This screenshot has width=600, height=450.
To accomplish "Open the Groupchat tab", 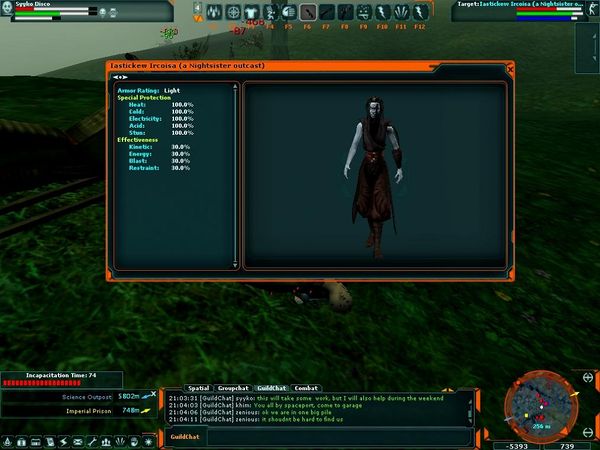I will 234,387.
